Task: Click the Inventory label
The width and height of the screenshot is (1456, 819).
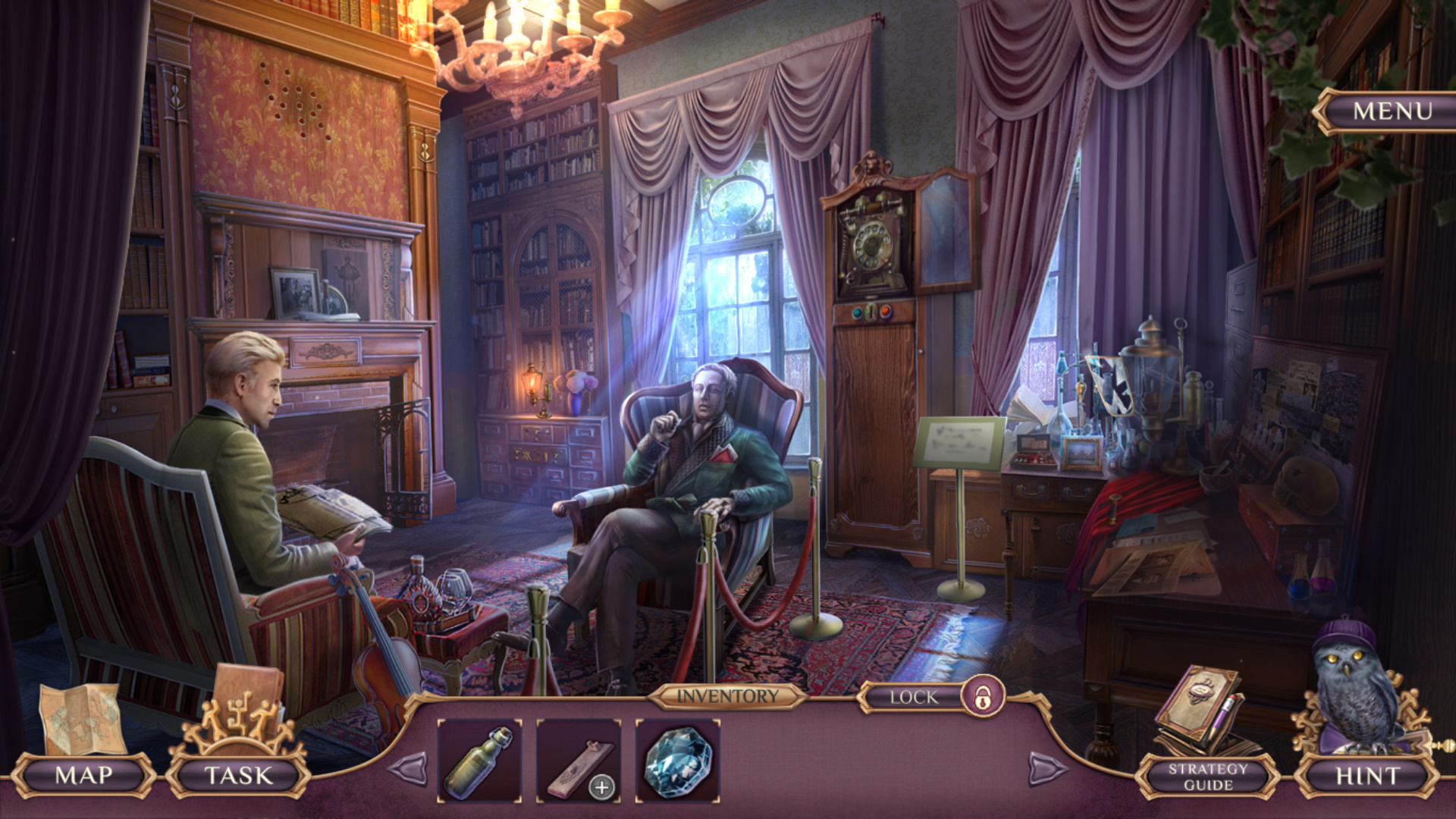Action: tap(727, 696)
